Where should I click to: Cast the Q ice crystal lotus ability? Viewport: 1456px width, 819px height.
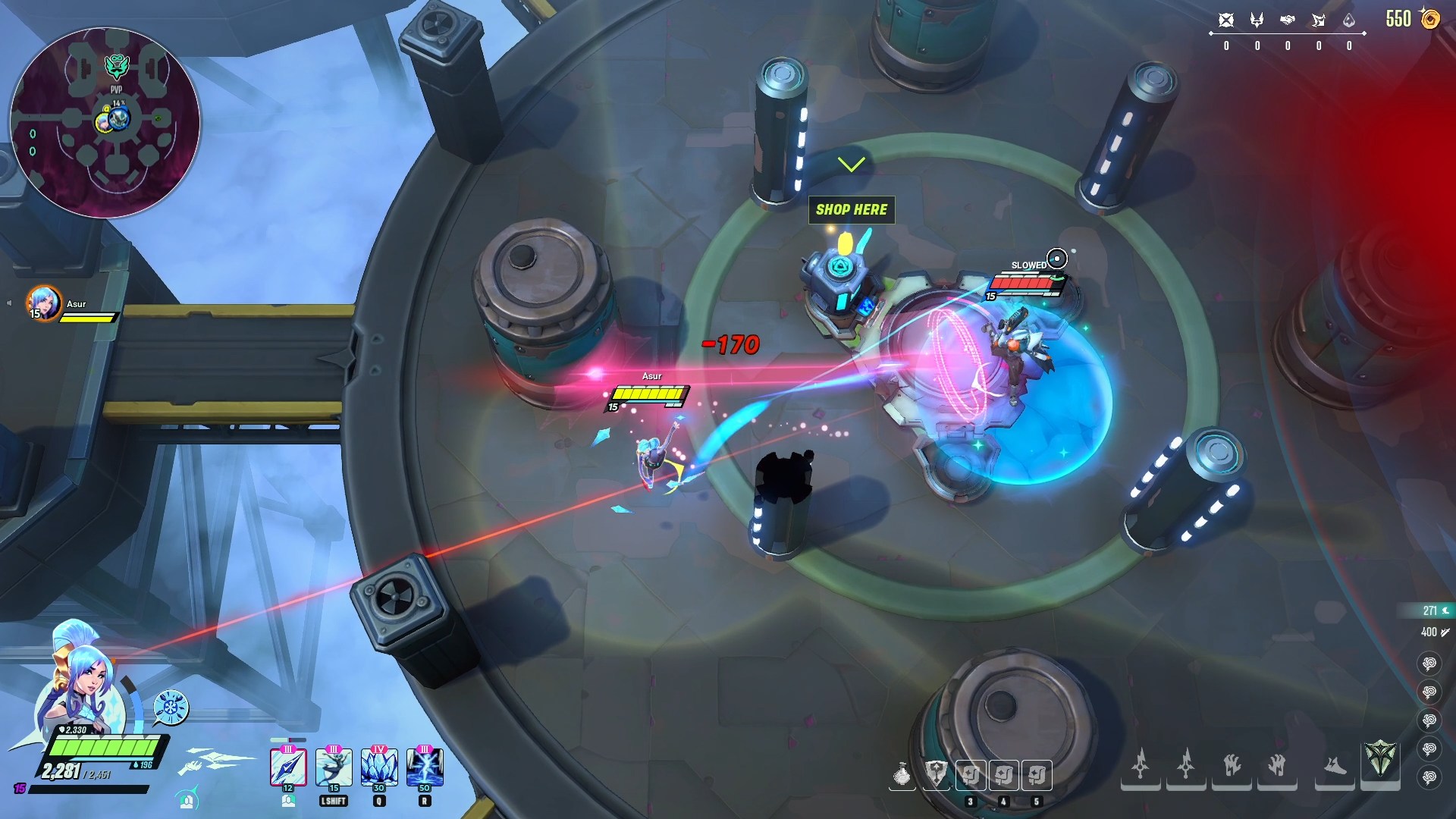tap(379, 767)
